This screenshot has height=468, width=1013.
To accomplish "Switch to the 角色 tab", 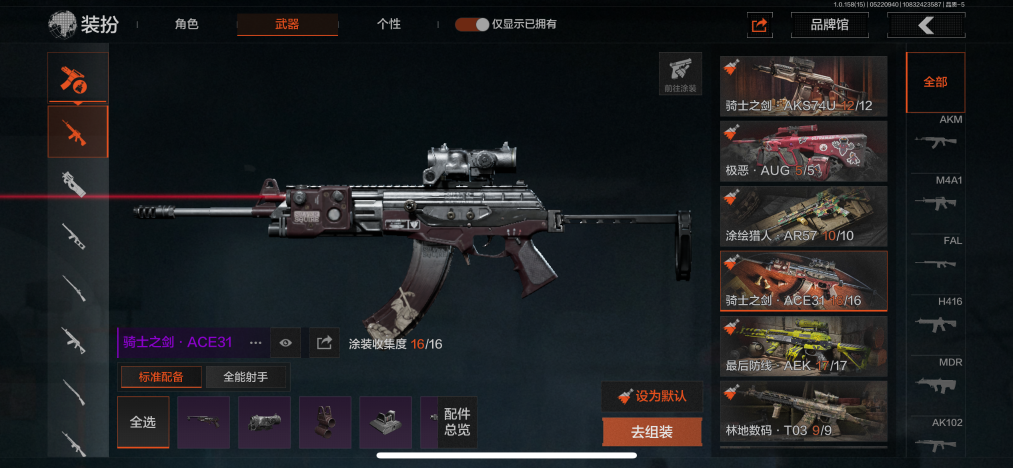I will 186,24.
